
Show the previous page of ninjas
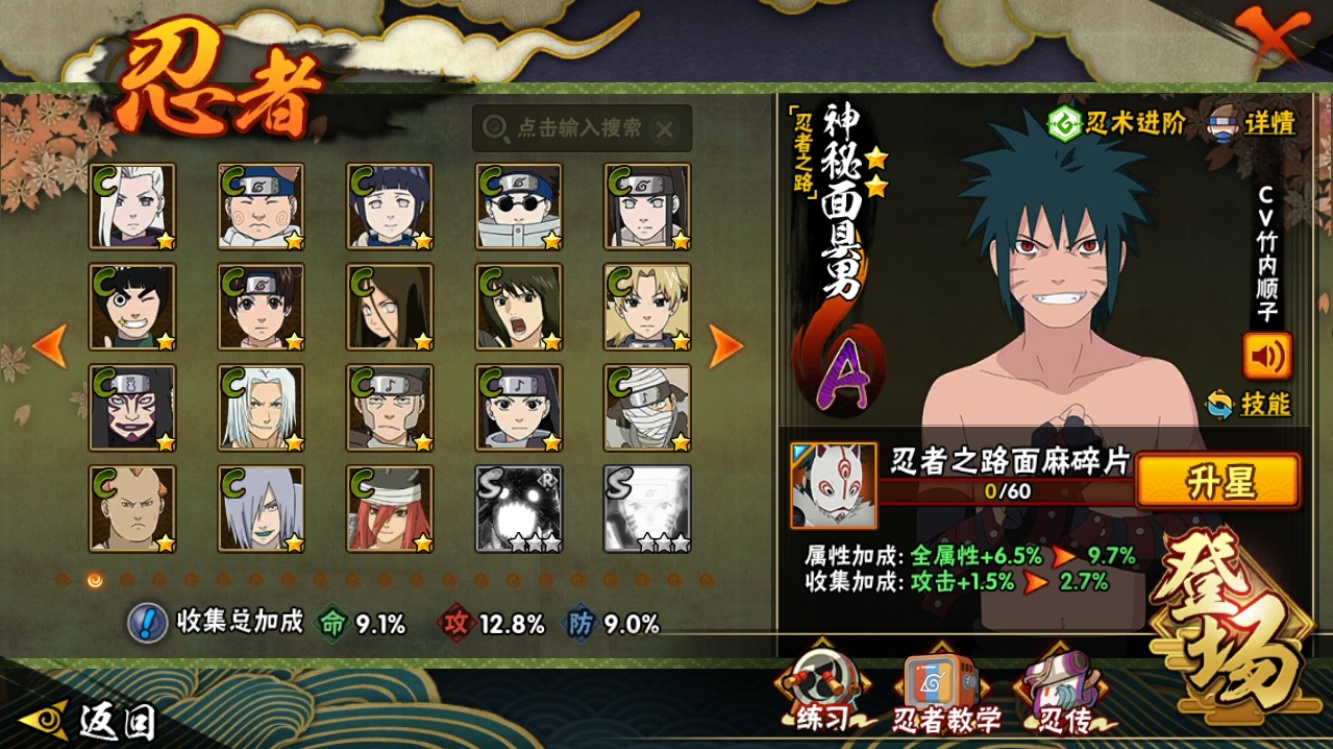coord(49,345)
